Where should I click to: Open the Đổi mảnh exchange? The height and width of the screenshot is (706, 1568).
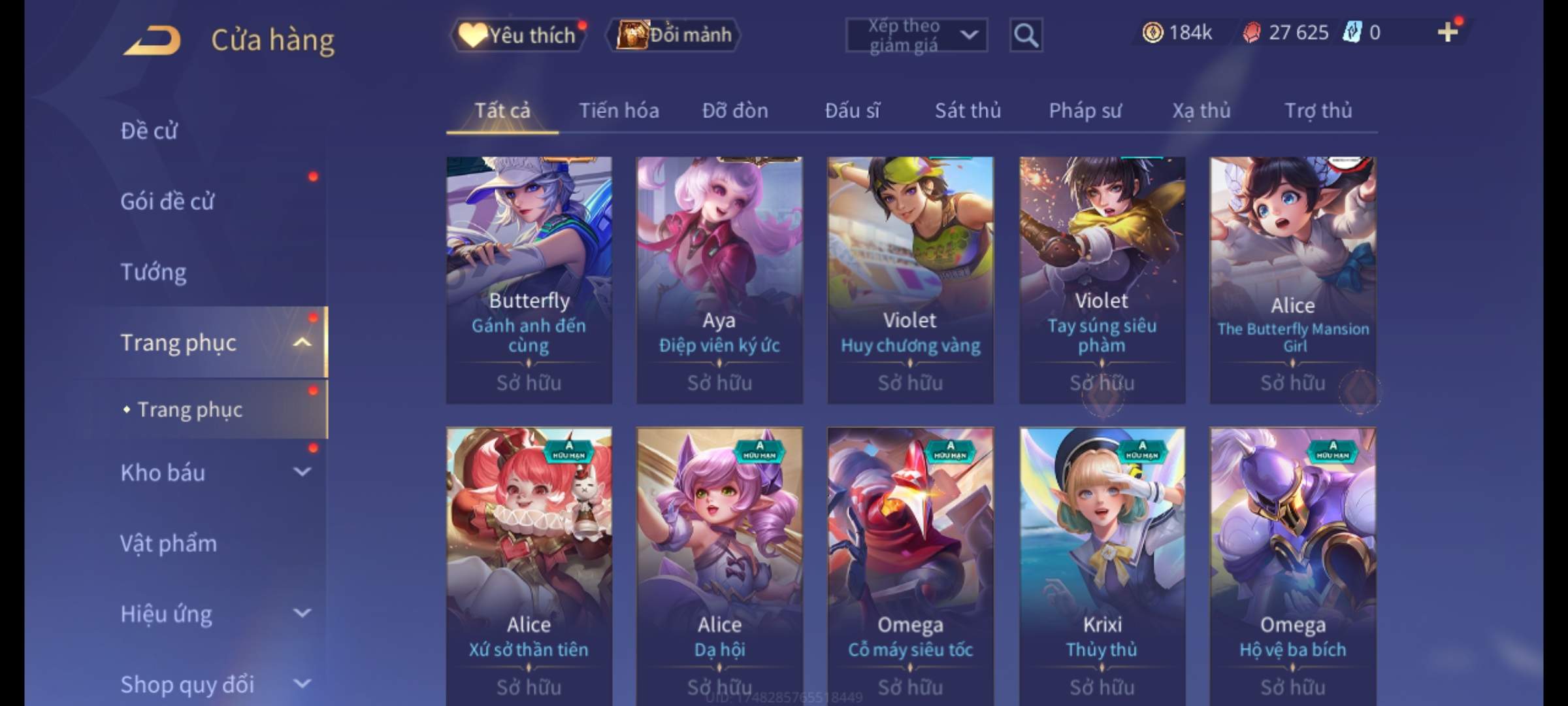point(674,35)
